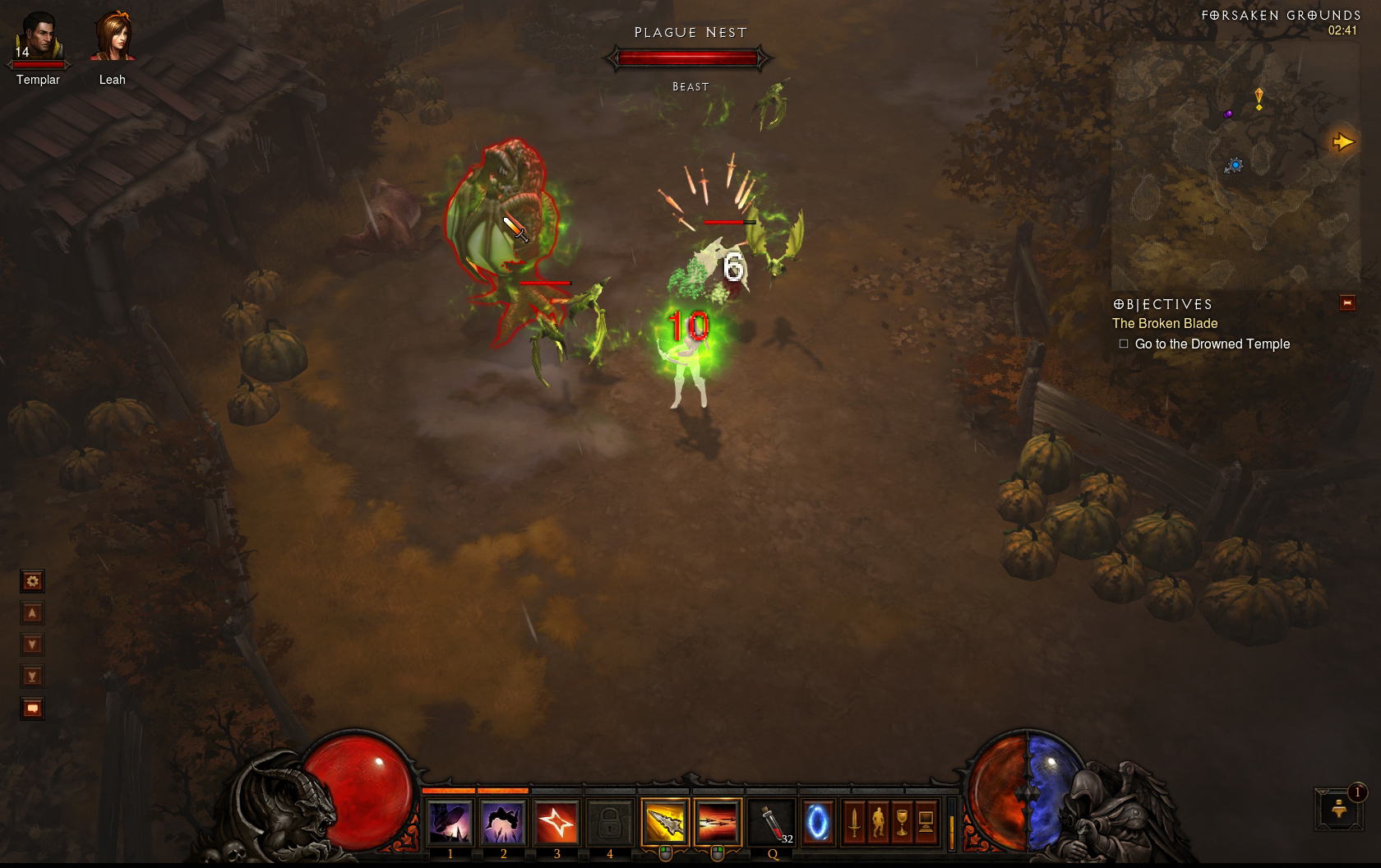Select the glowing arrowhead primary skill
The image size is (1381, 868).
664,822
